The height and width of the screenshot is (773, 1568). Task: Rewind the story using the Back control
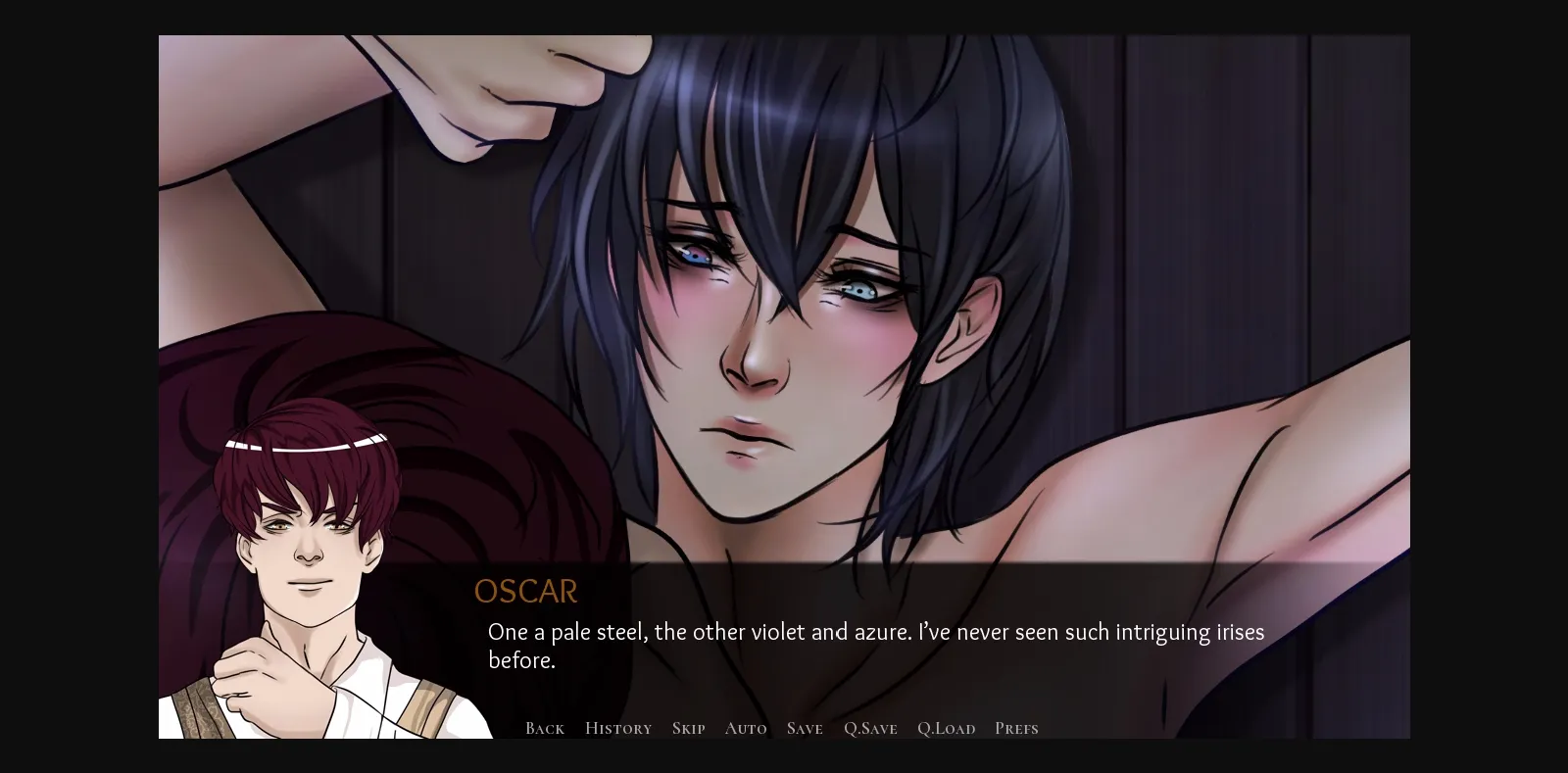(544, 728)
